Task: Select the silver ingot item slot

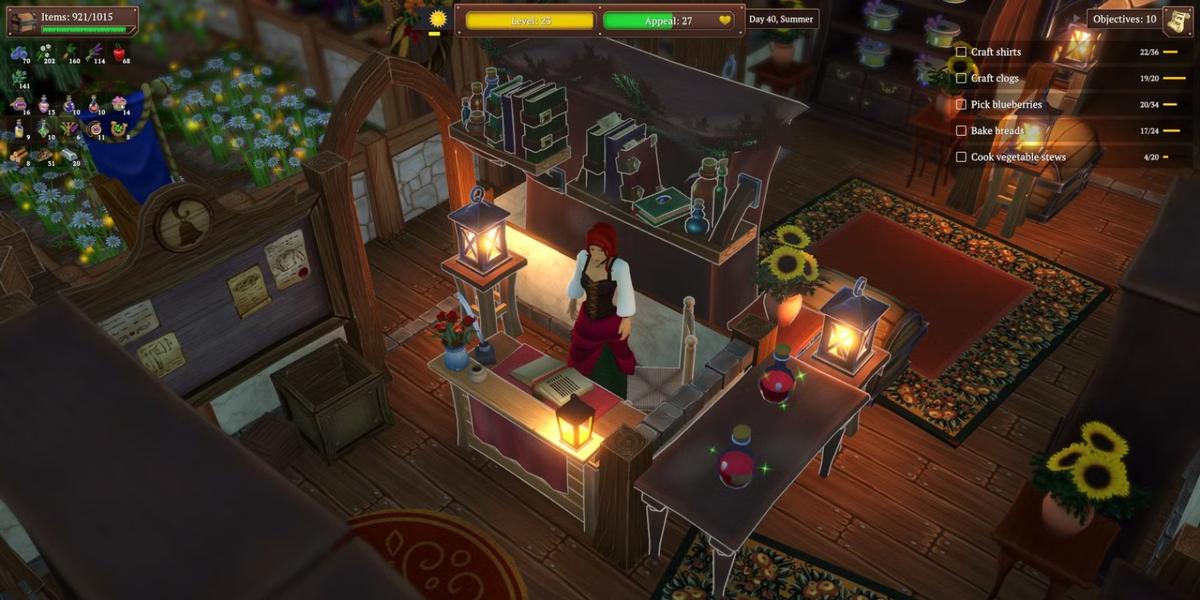Action: pyautogui.click(x=70, y=154)
